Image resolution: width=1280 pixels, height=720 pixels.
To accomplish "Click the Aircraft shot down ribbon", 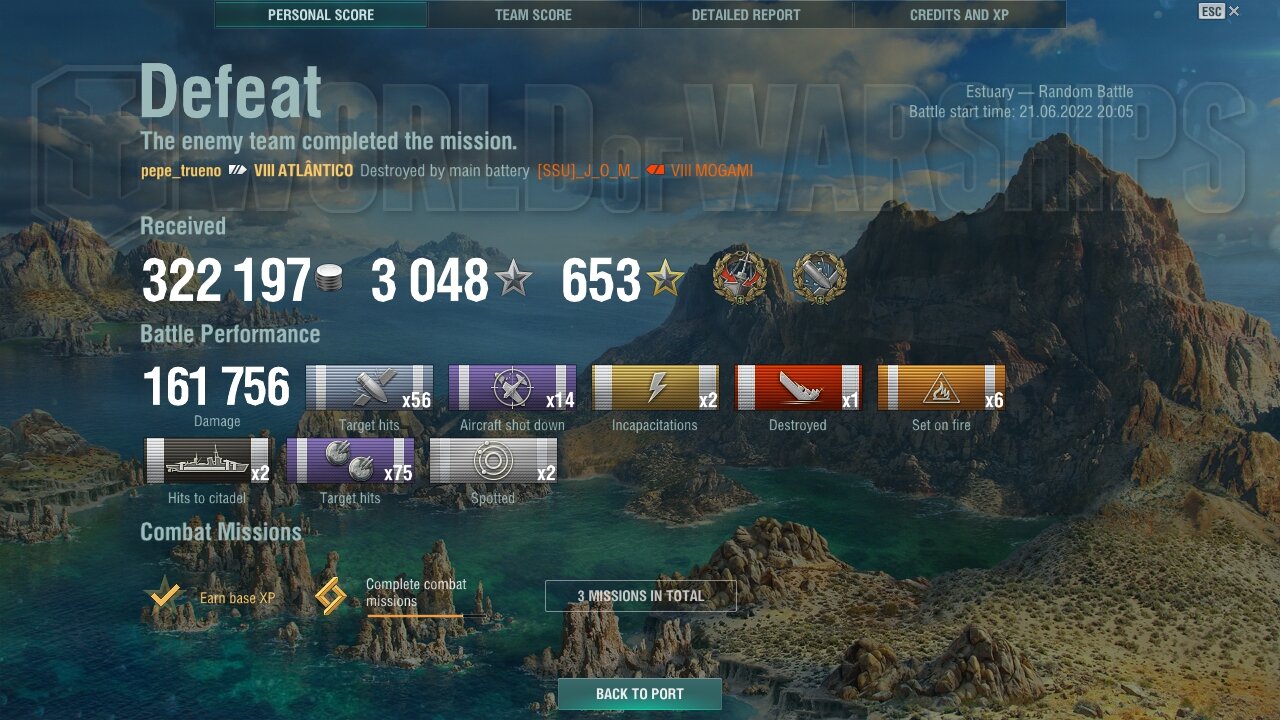I will (x=512, y=388).
